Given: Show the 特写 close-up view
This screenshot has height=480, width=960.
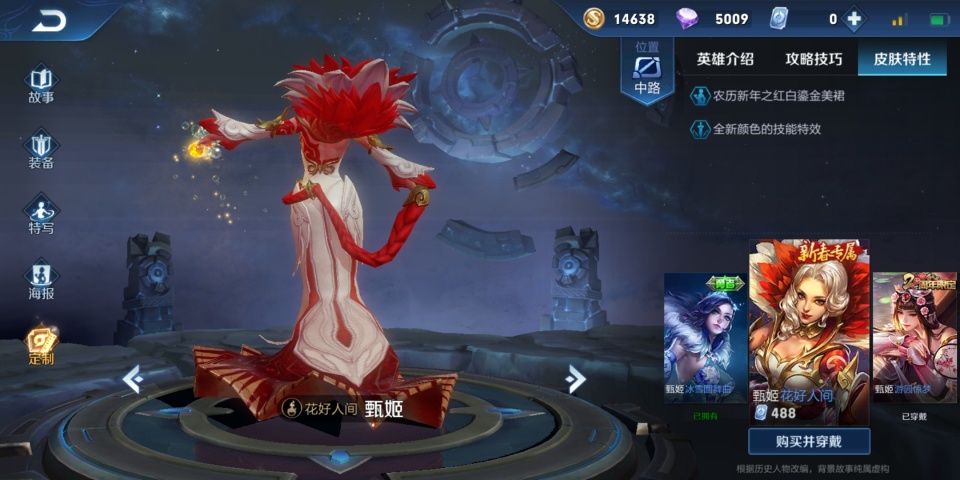Looking at the screenshot, I should [x=41, y=215].
